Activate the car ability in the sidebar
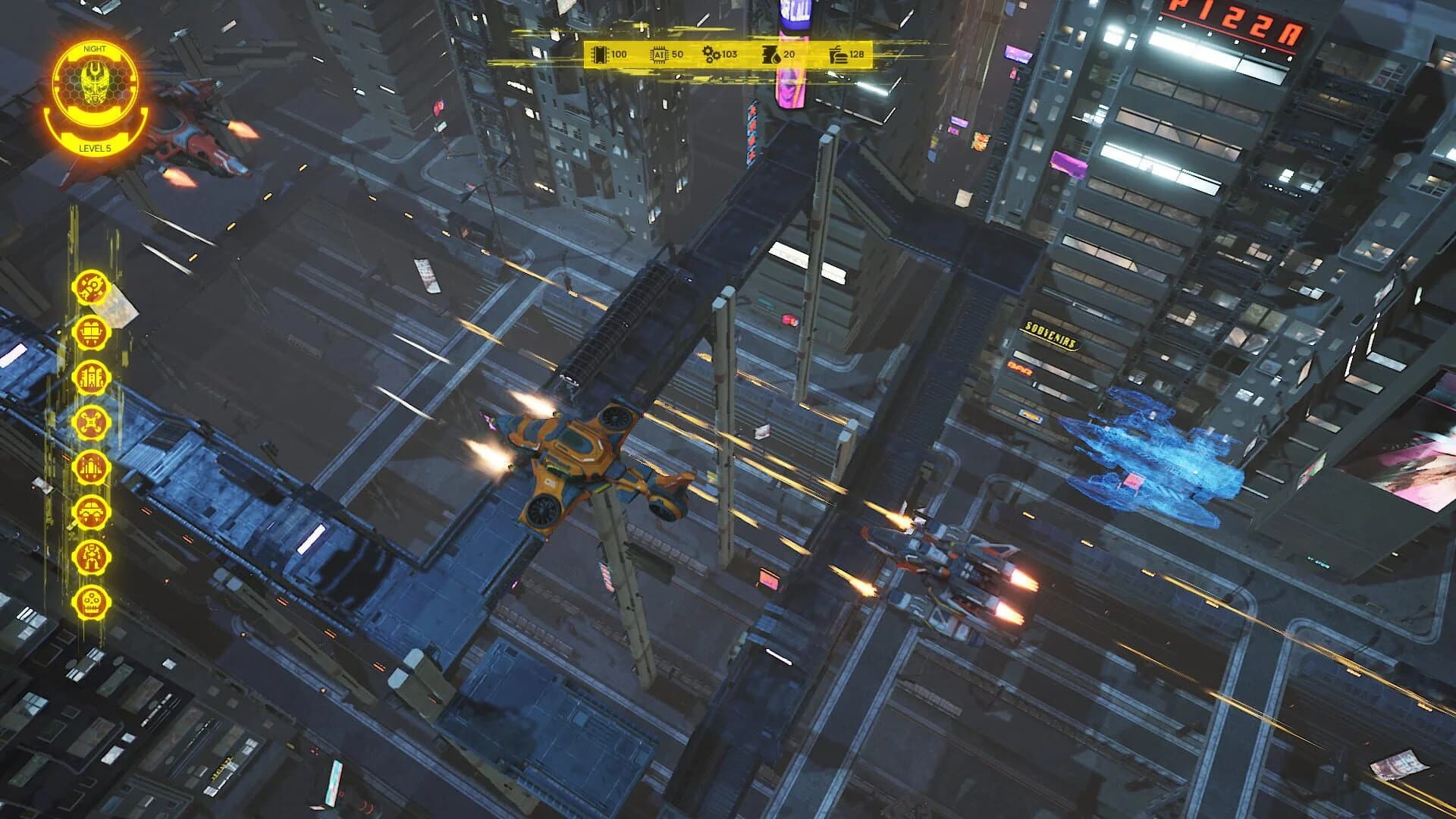The height and width of the screenshot is (819, 1456). 91,510
